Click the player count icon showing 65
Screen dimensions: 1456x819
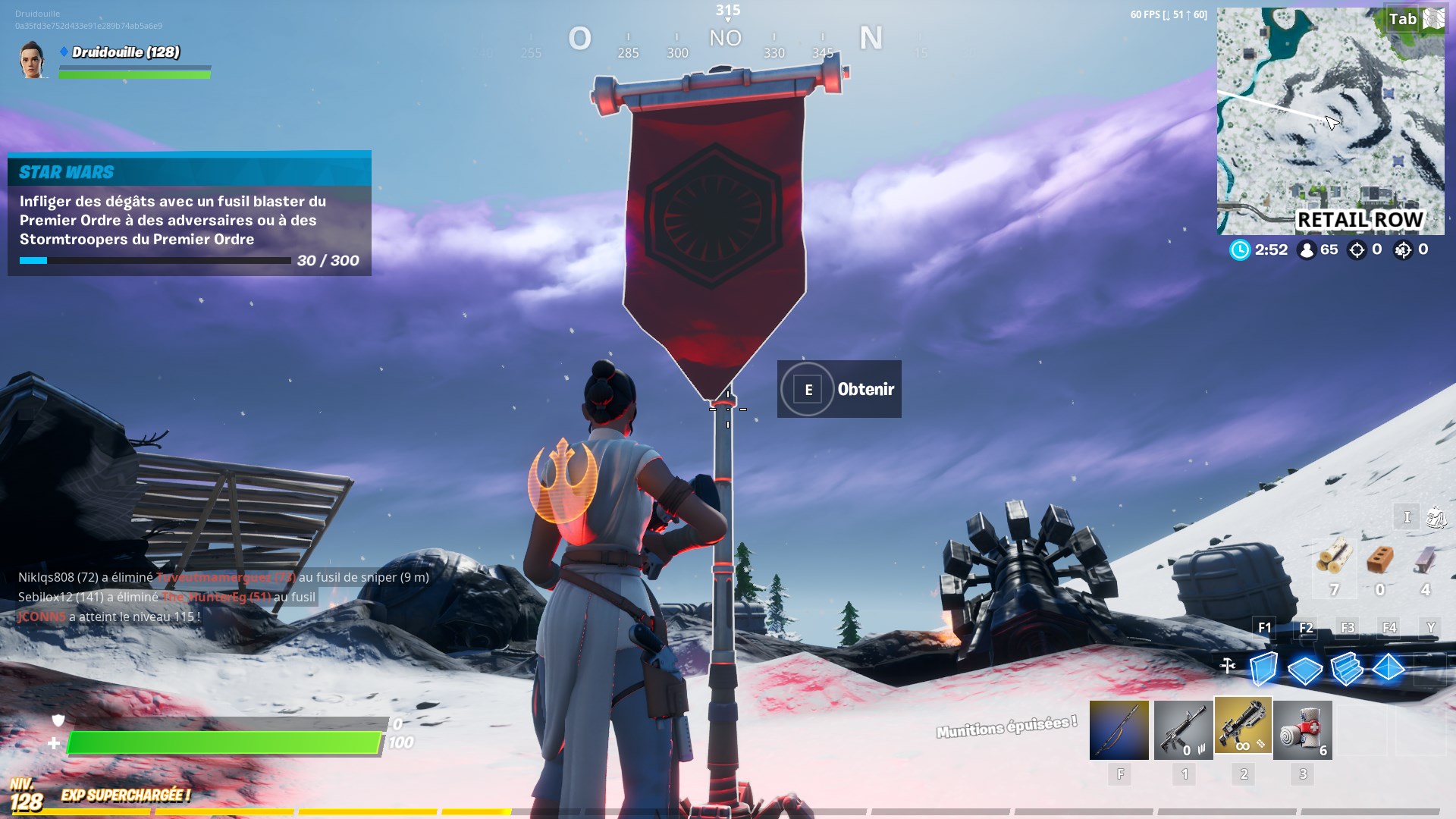(1306, 249)
